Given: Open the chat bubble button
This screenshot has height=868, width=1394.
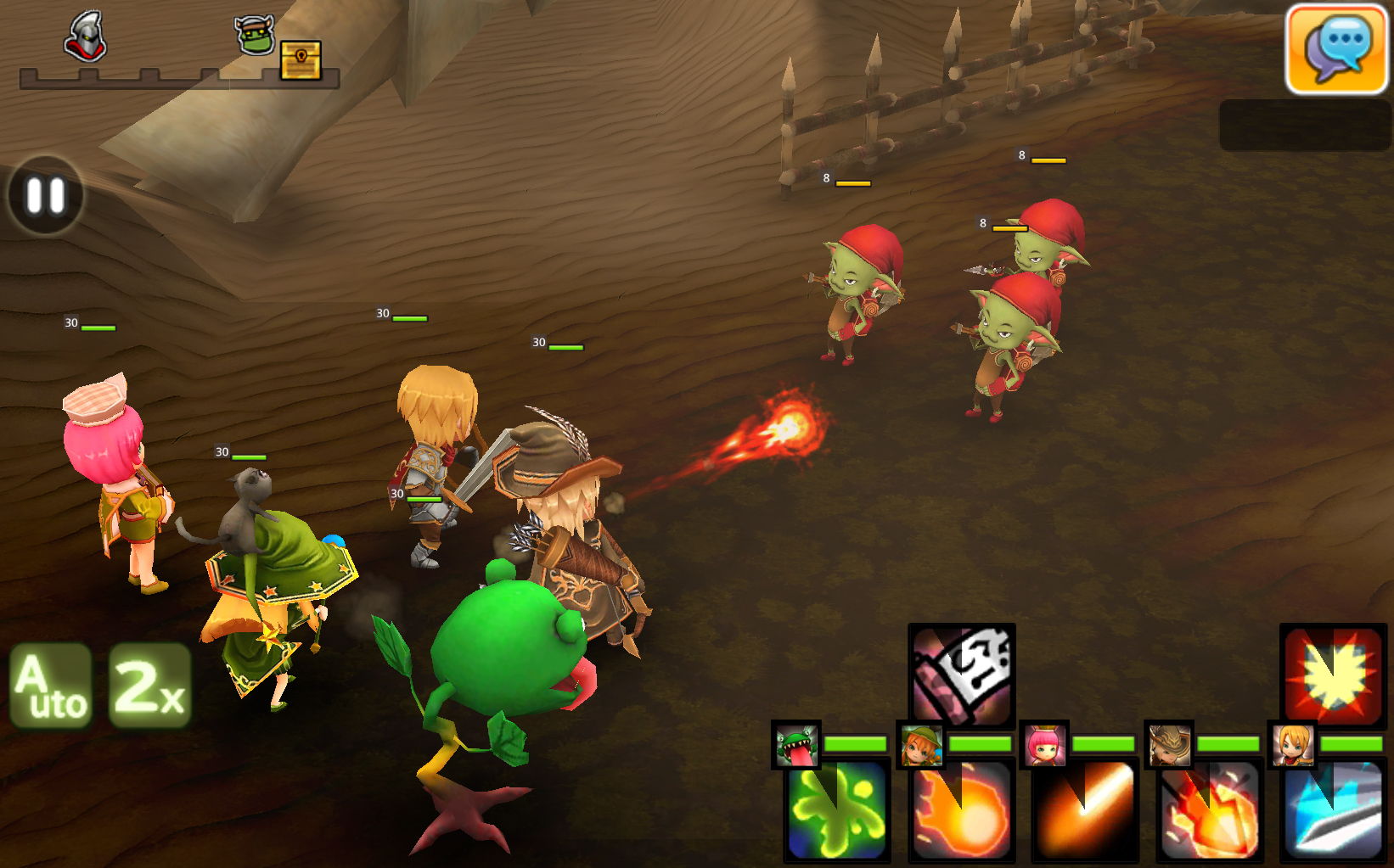Looking at the screenshot, I should pos(1336,49).
